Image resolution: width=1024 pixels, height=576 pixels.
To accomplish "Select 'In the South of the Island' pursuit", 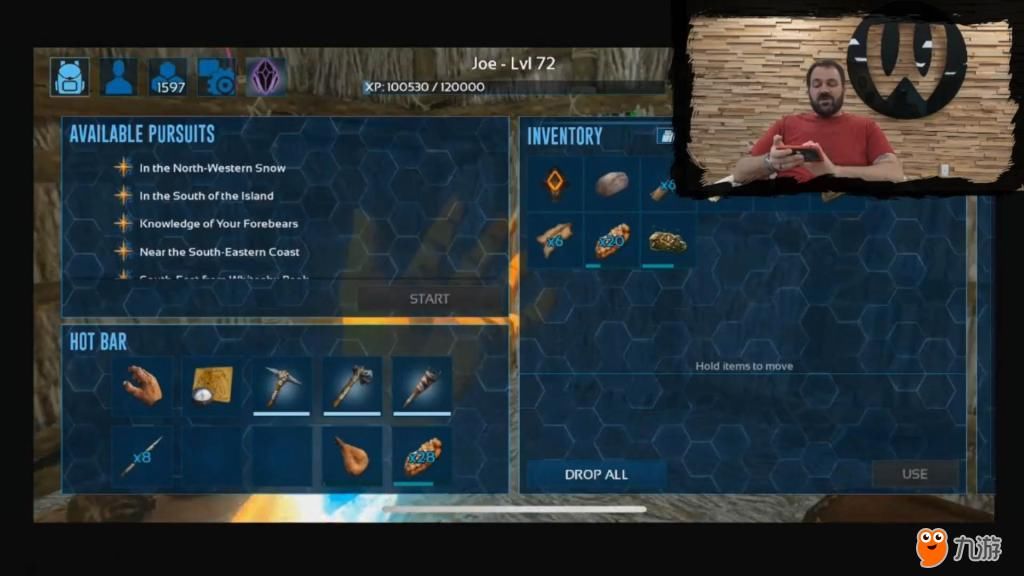I will (206, 196).
